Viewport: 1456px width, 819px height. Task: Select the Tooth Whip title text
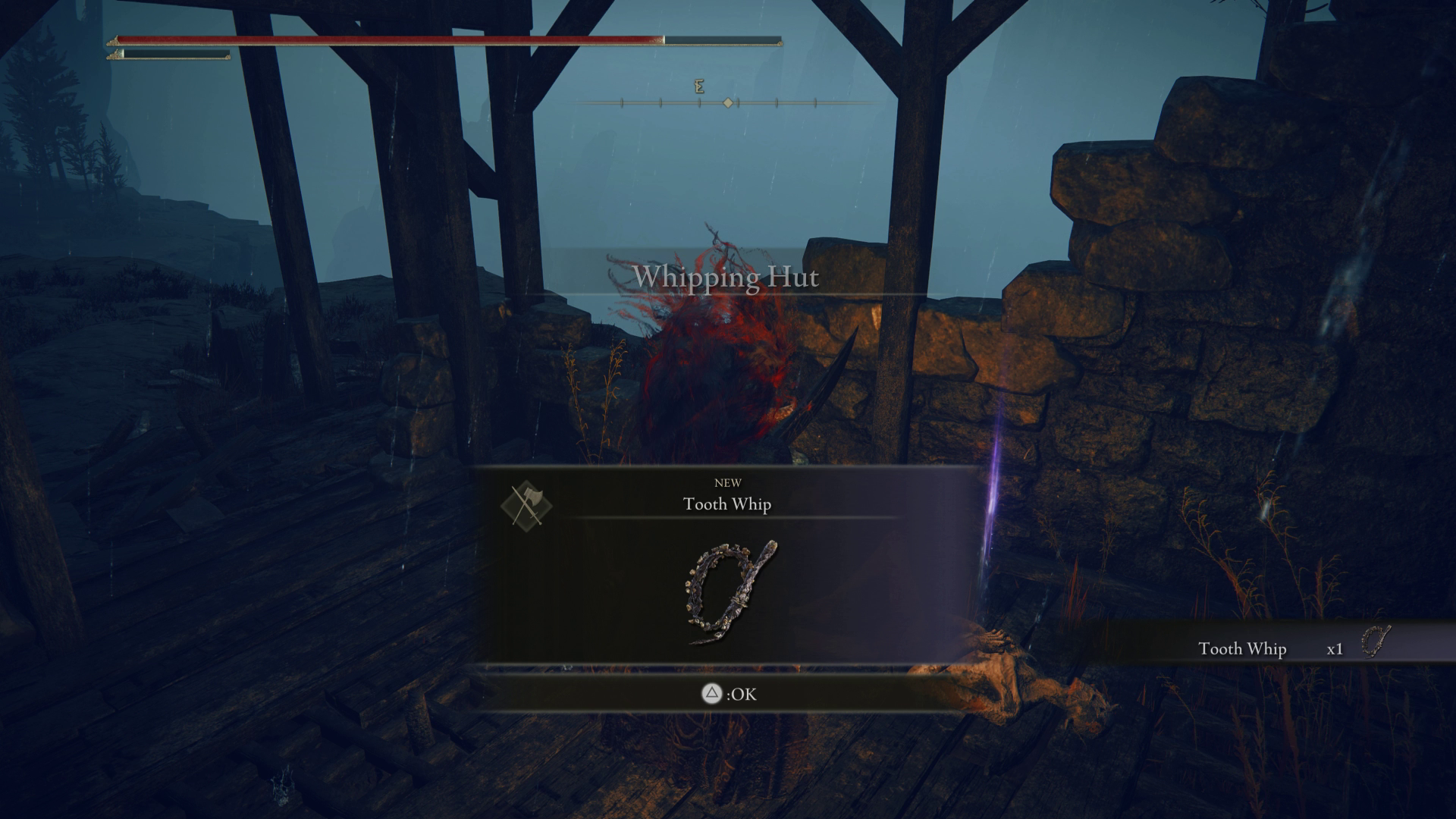tap(727, 504)
